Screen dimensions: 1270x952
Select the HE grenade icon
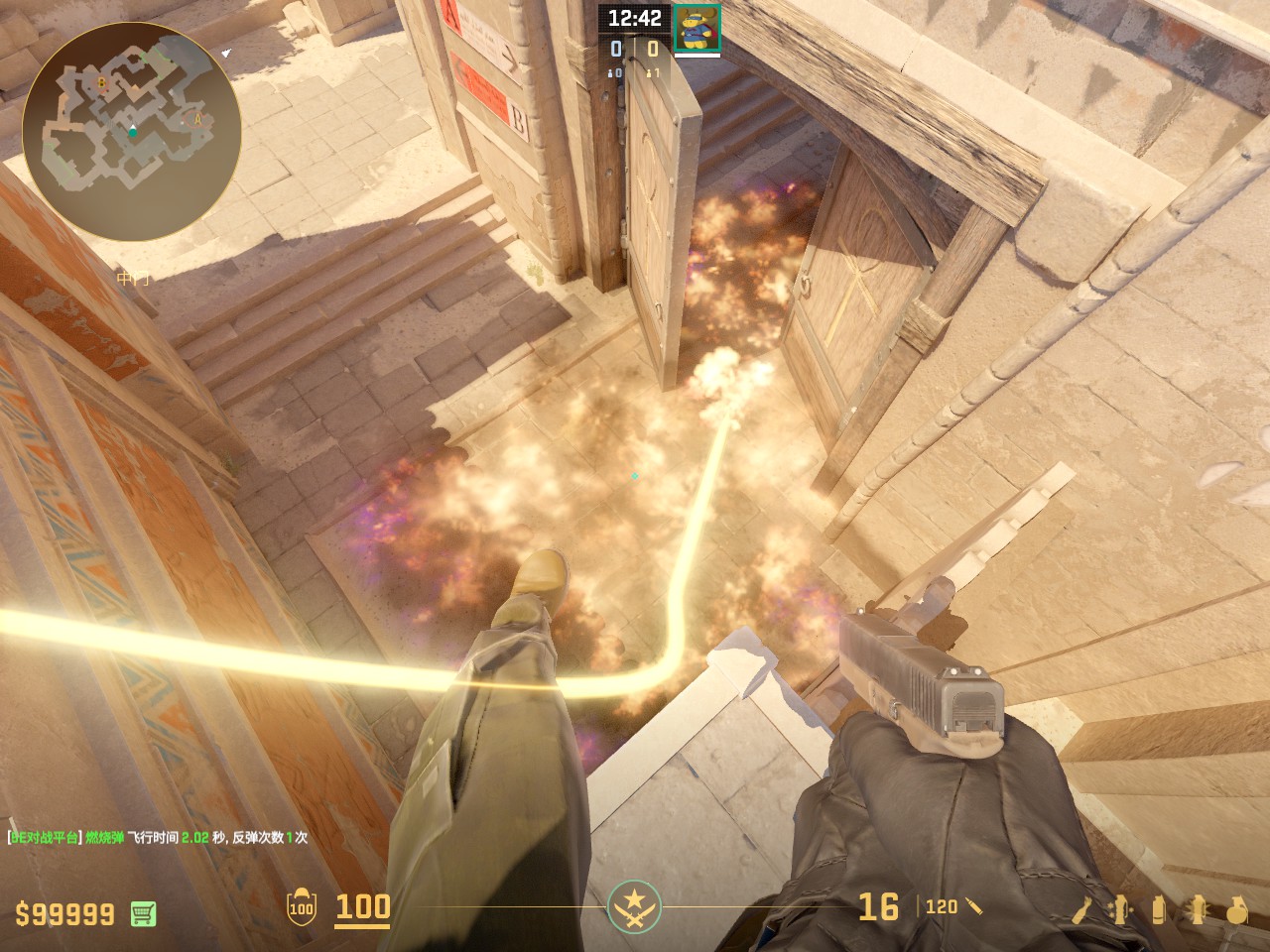coord(1236,909)
